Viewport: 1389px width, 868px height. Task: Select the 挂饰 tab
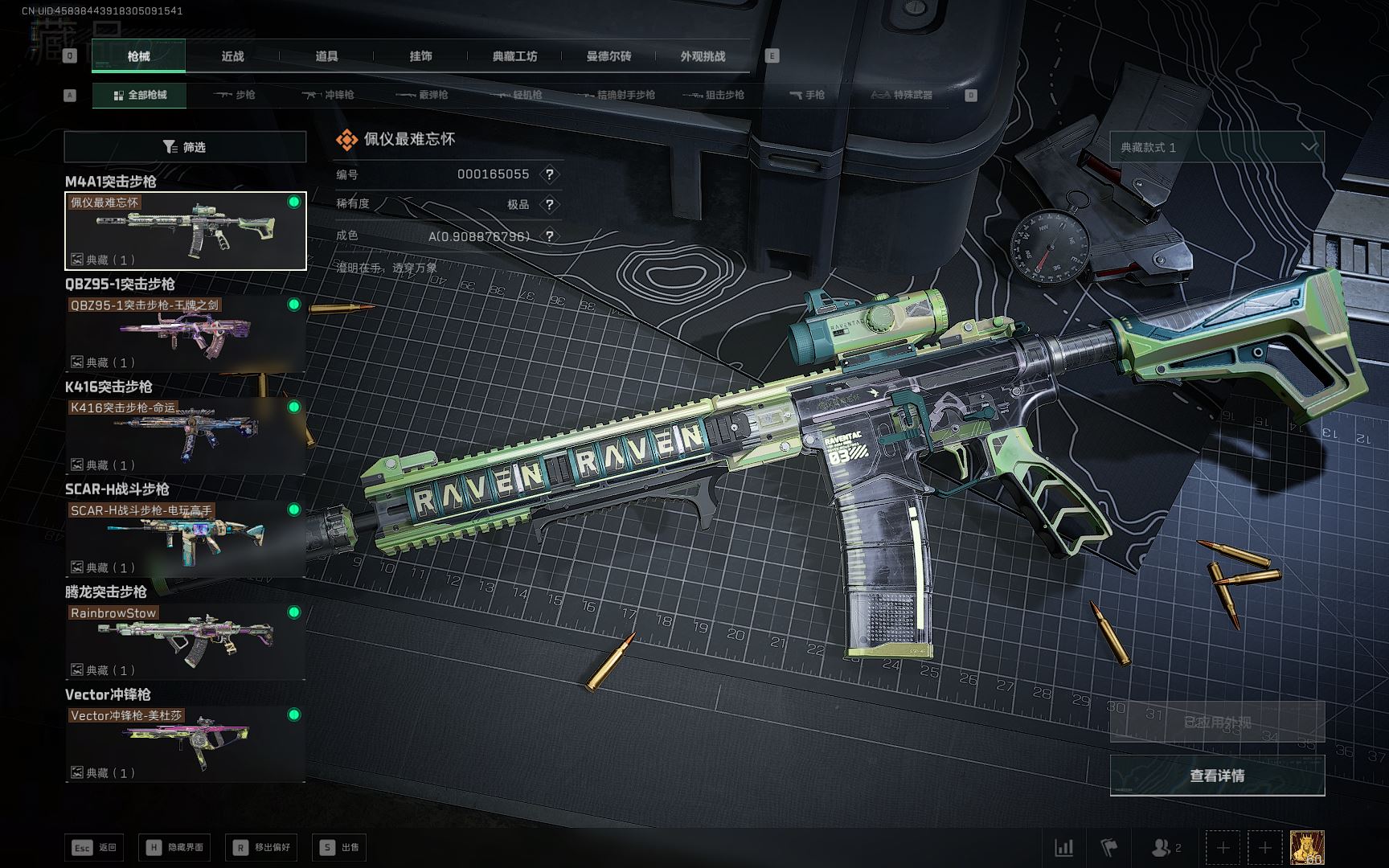tap(420, 56)
